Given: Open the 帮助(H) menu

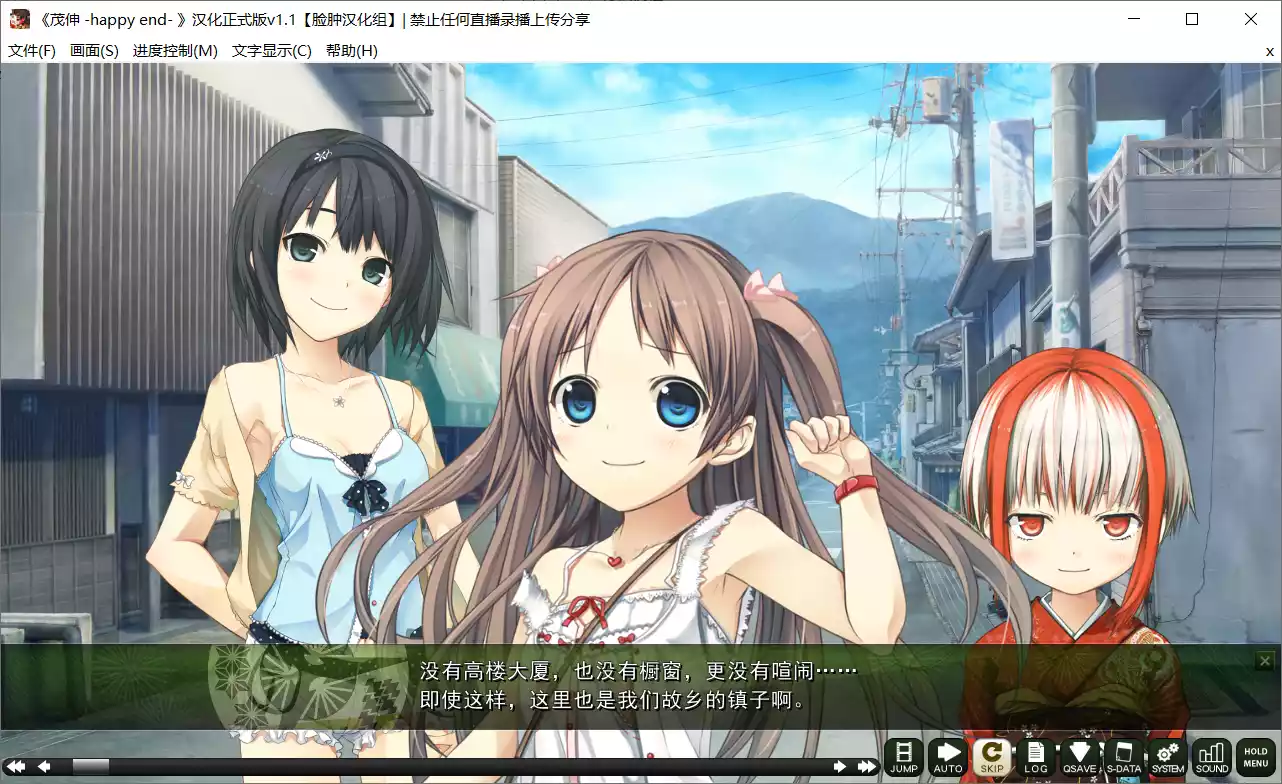Looking at the screenshot, I should (350, 50).
